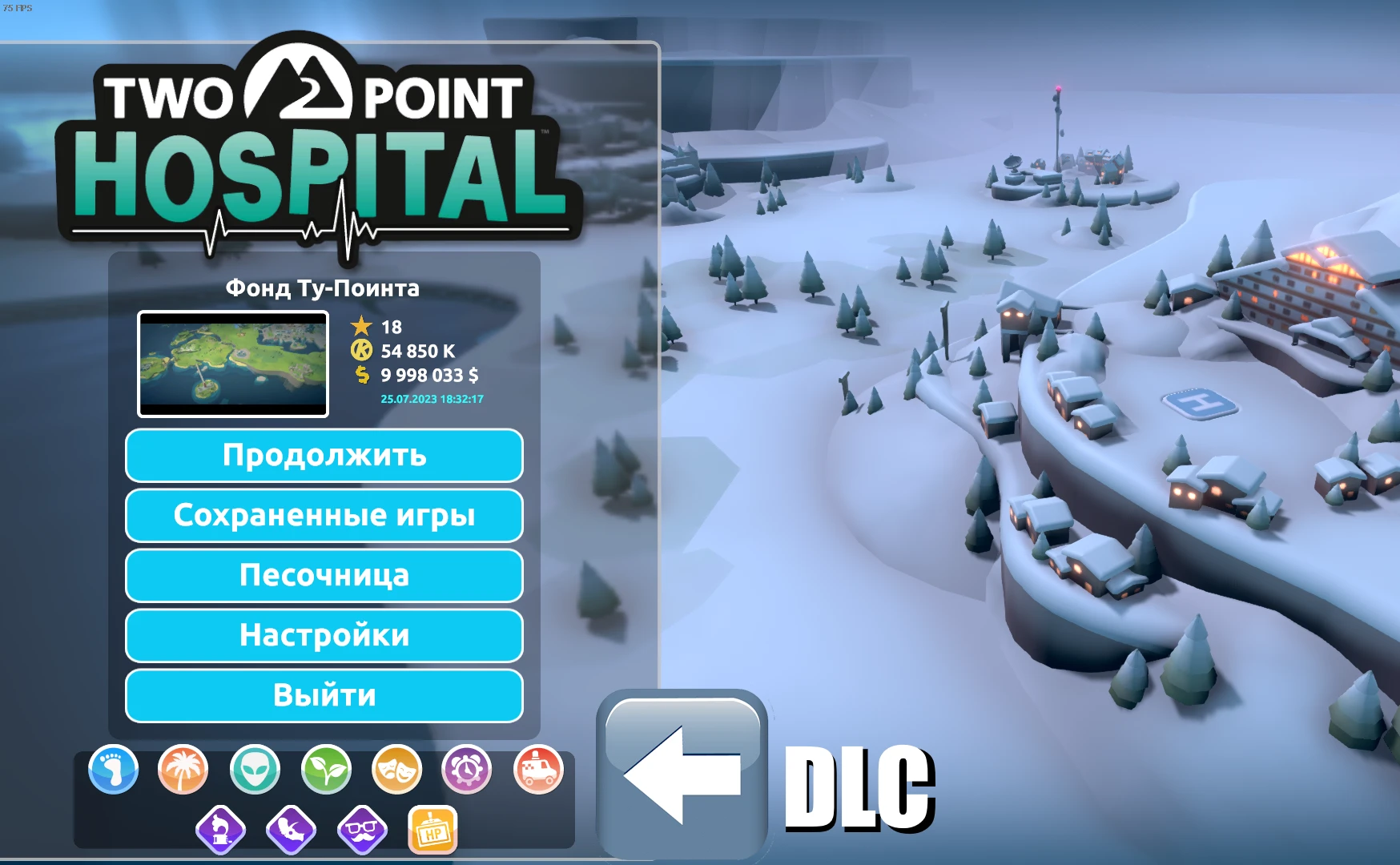The width and height of the screenshot is (1400, 865).
Task: Open Настройки
Action: 324,635
